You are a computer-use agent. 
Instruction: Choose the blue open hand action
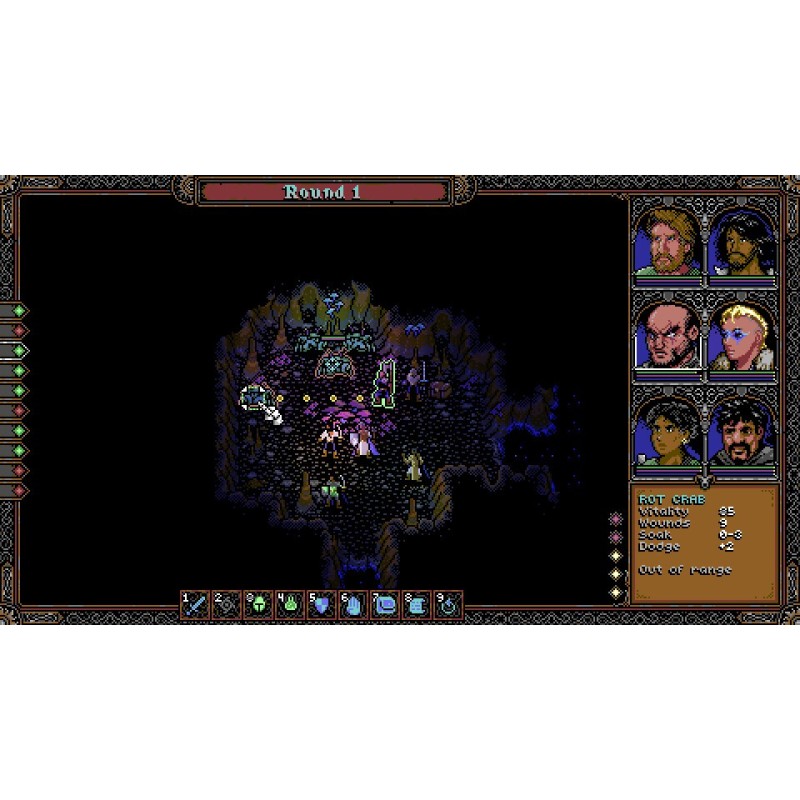[352, 605]
